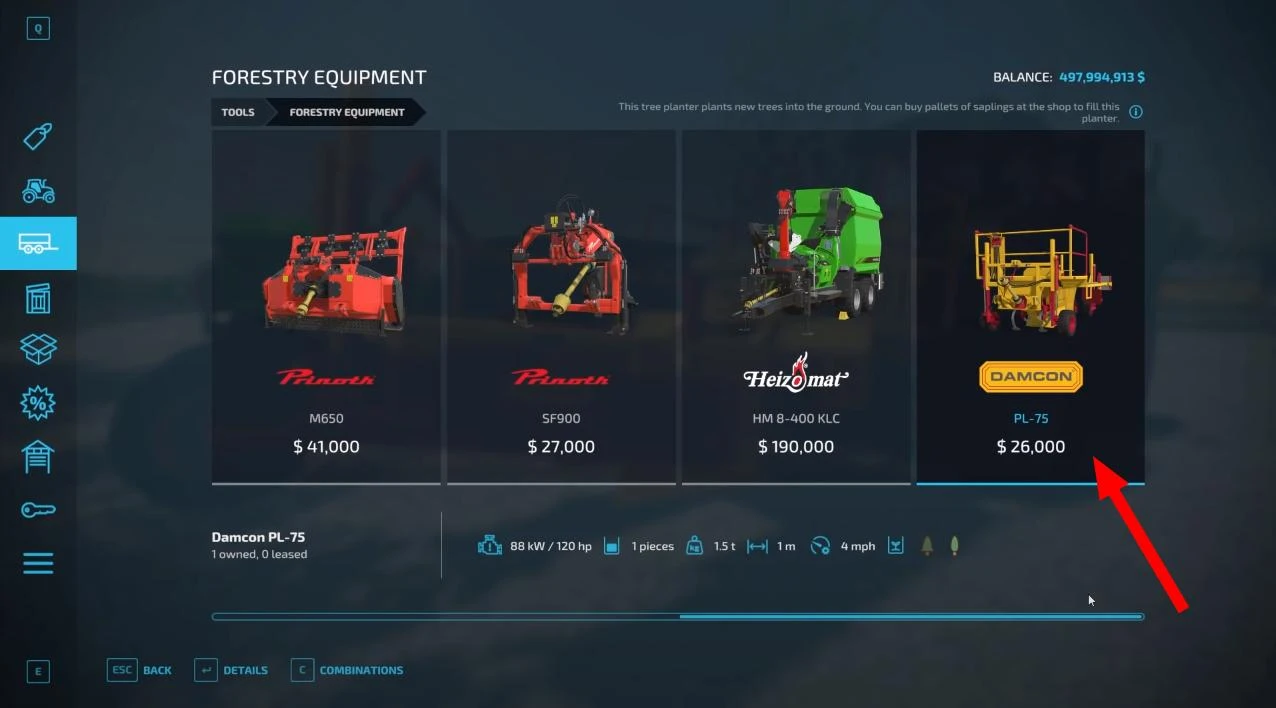The image size is (1276, 708).
Task: Open the container sidebar category
Action: pyautogui.click(x=38, y=297)
